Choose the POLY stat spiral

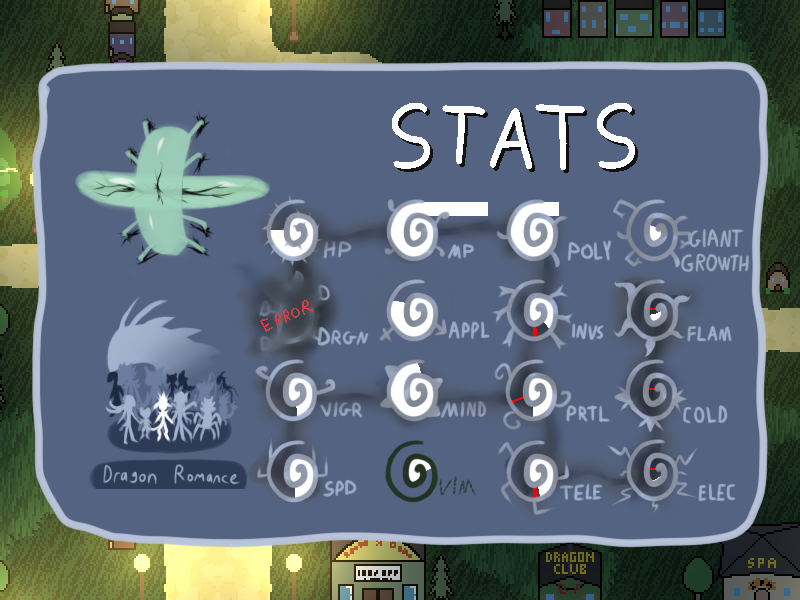(534, 231)
